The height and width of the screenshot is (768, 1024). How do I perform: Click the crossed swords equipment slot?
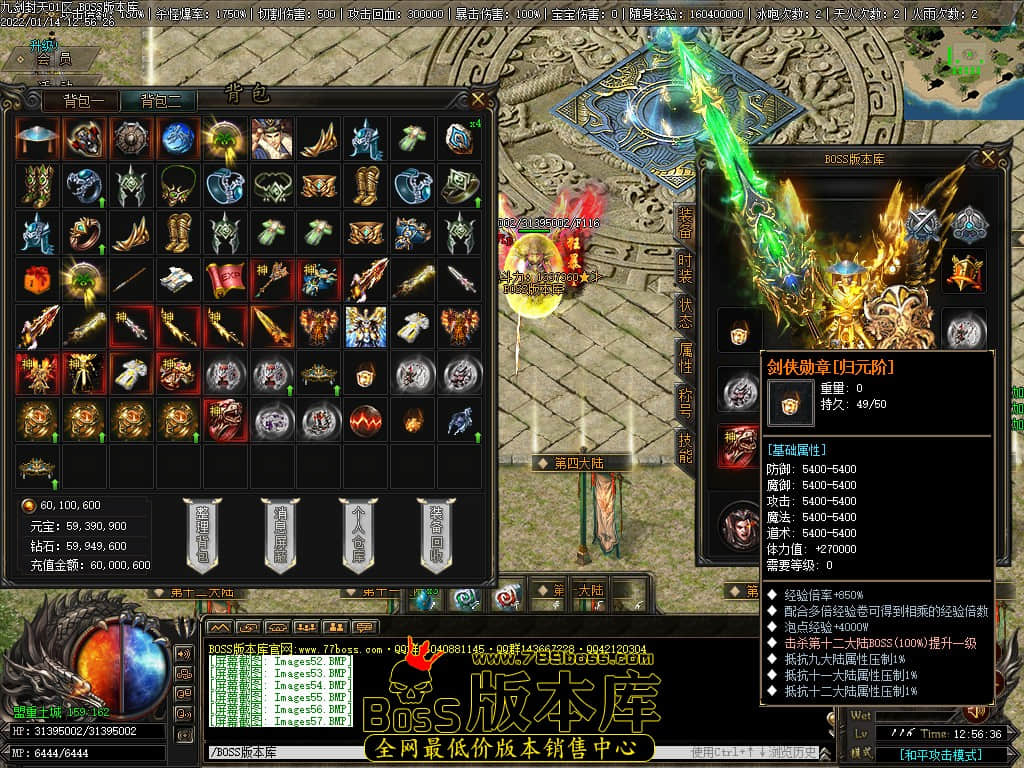pyautogui.click(x=922, y=224)
